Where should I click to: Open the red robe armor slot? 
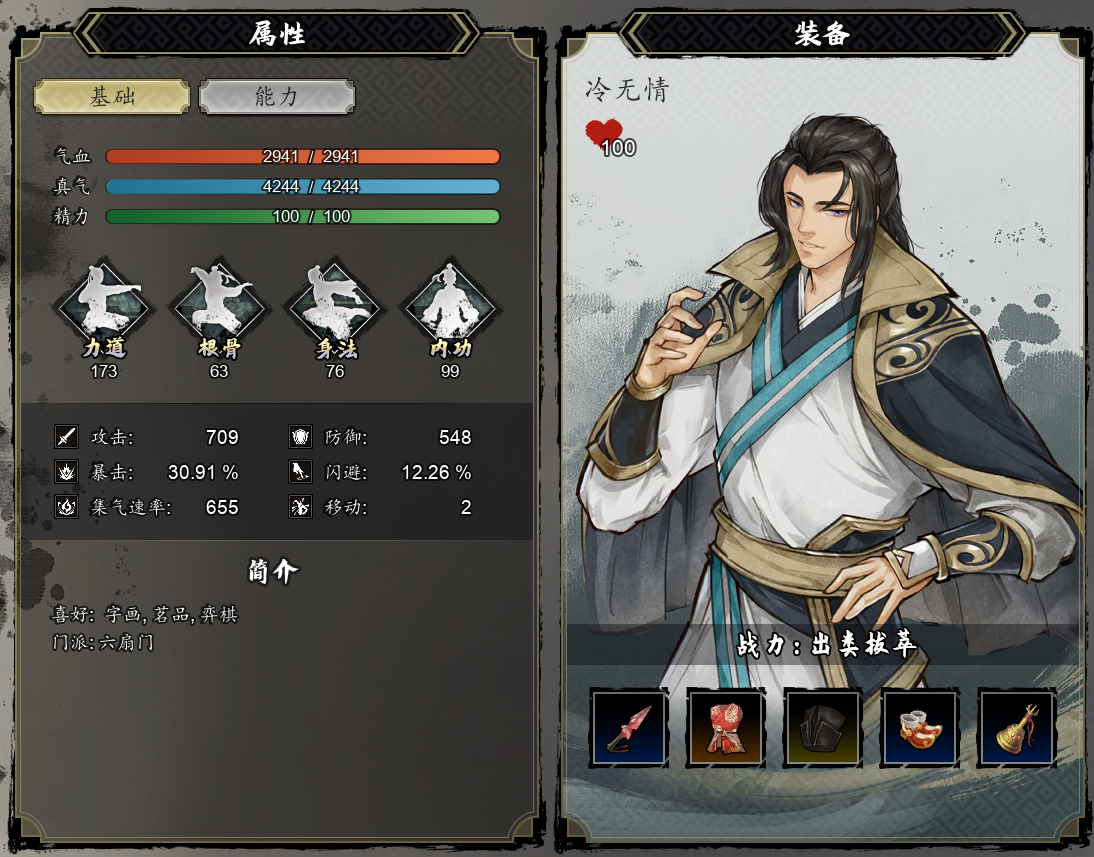click(725, 727)
